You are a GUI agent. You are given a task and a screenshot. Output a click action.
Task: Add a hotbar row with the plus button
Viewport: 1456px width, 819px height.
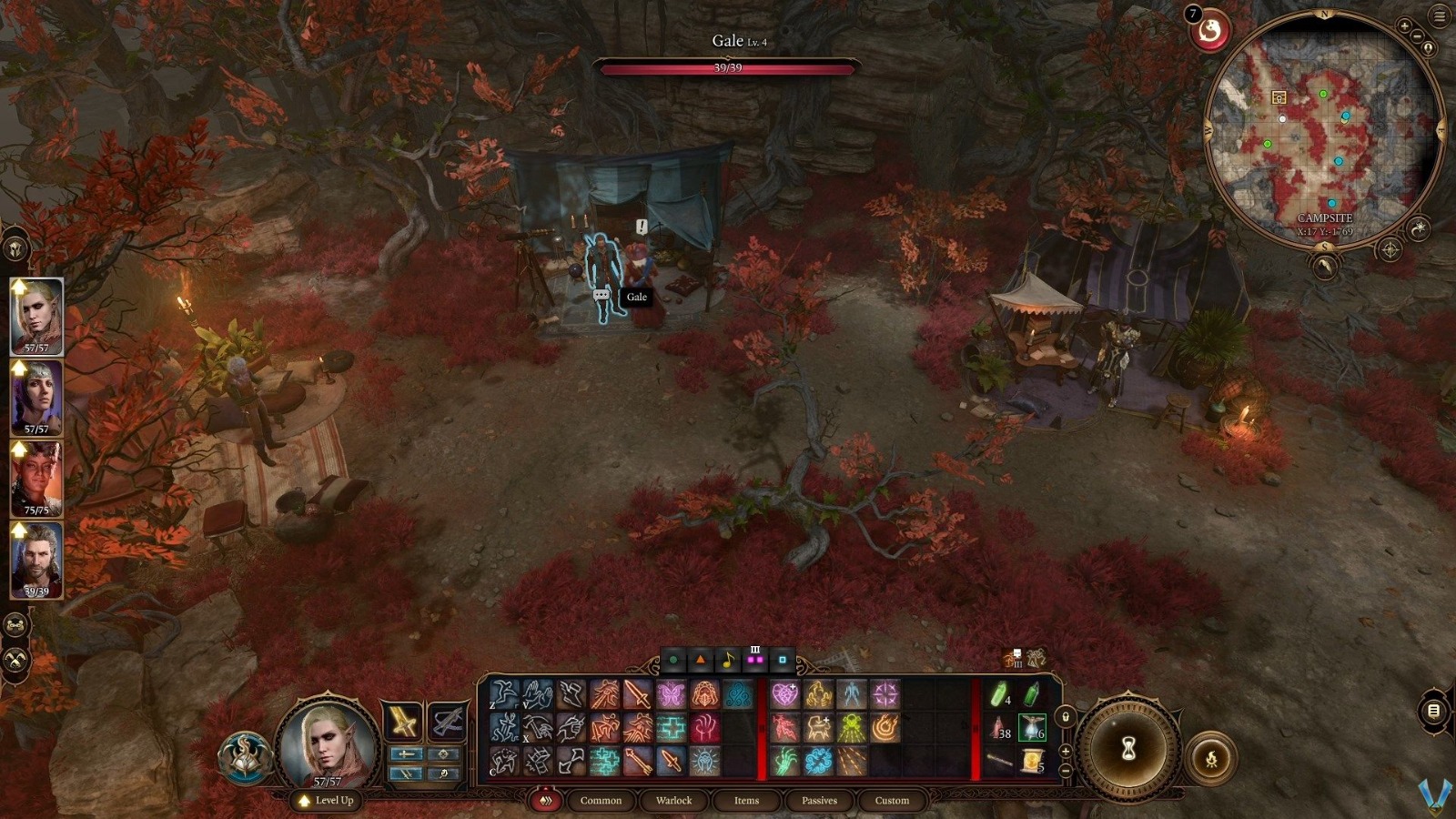(1066, 751)
